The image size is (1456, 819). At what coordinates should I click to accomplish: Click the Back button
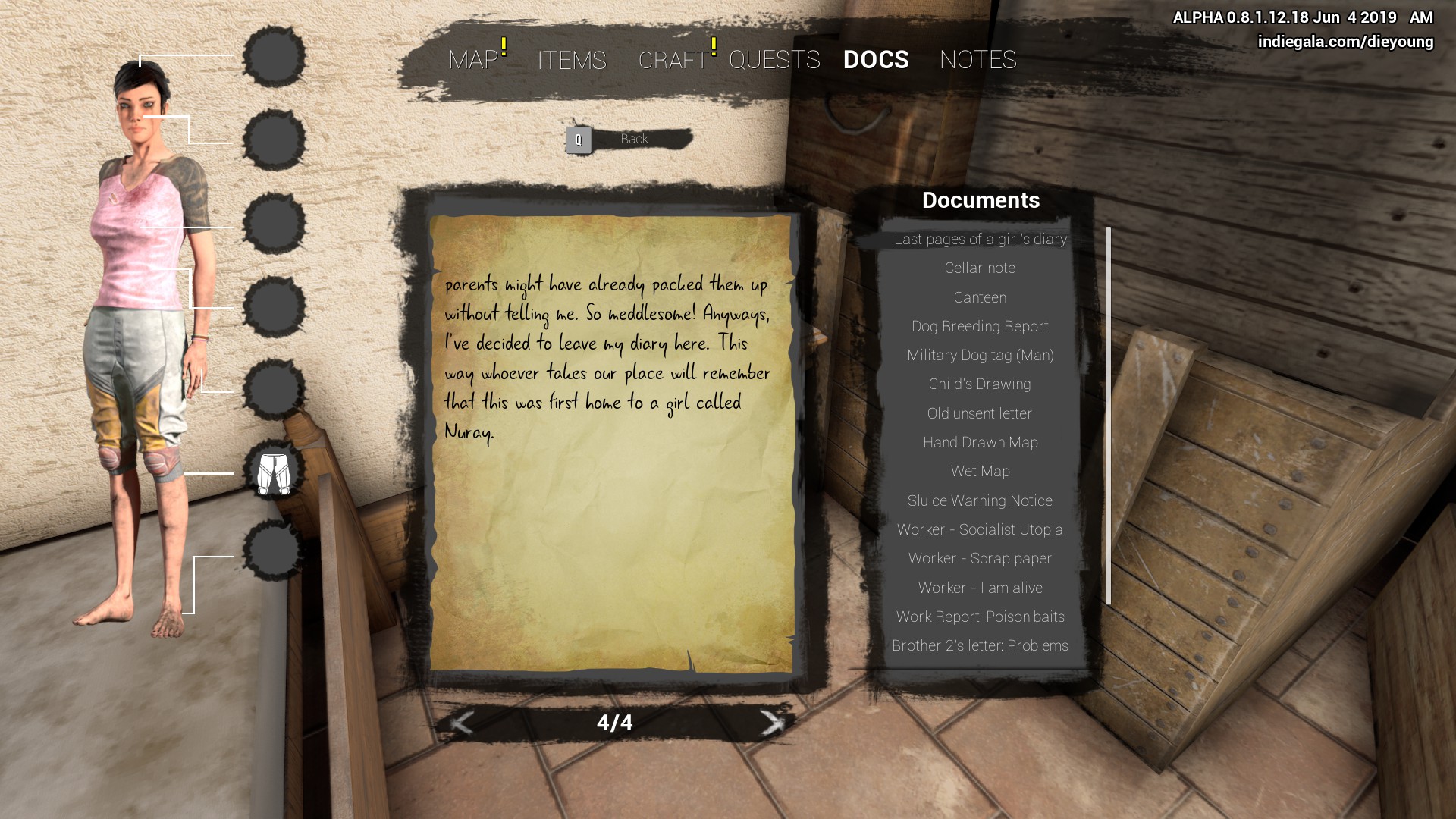pyautogui.click(x=629, y=140)
